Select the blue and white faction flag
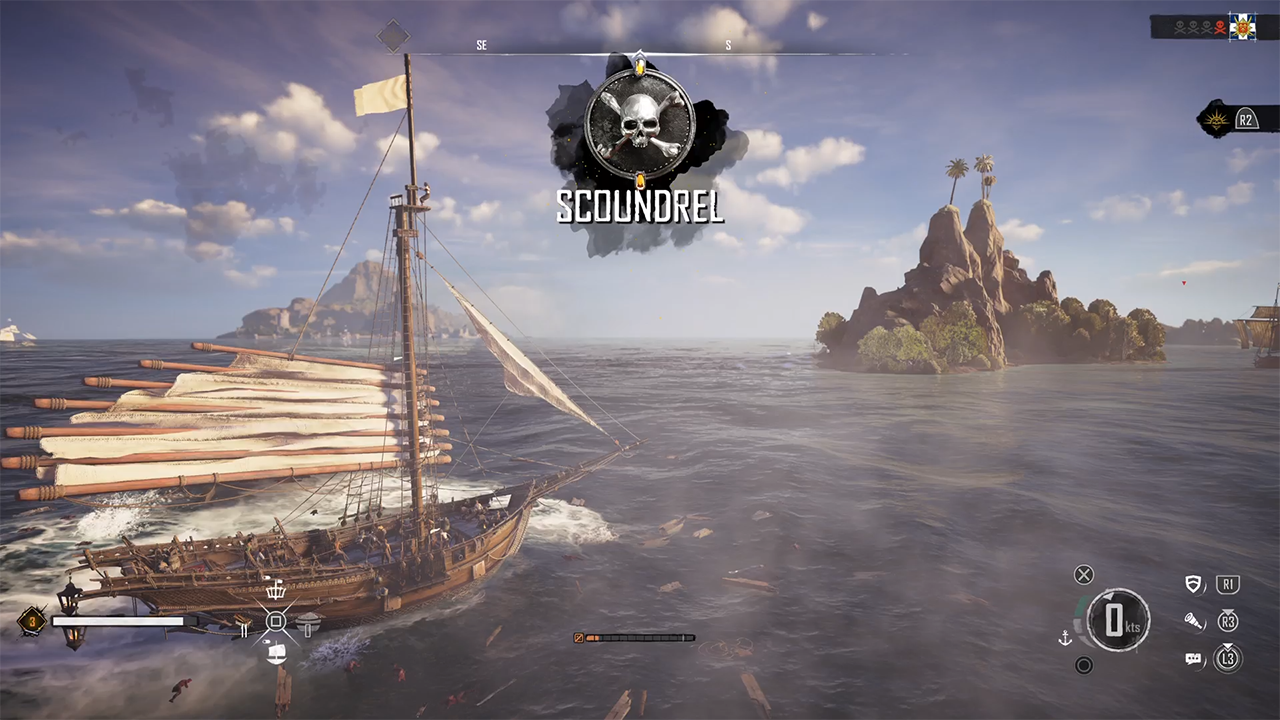Viewport: 1280px width, 720px height. 1242,26
